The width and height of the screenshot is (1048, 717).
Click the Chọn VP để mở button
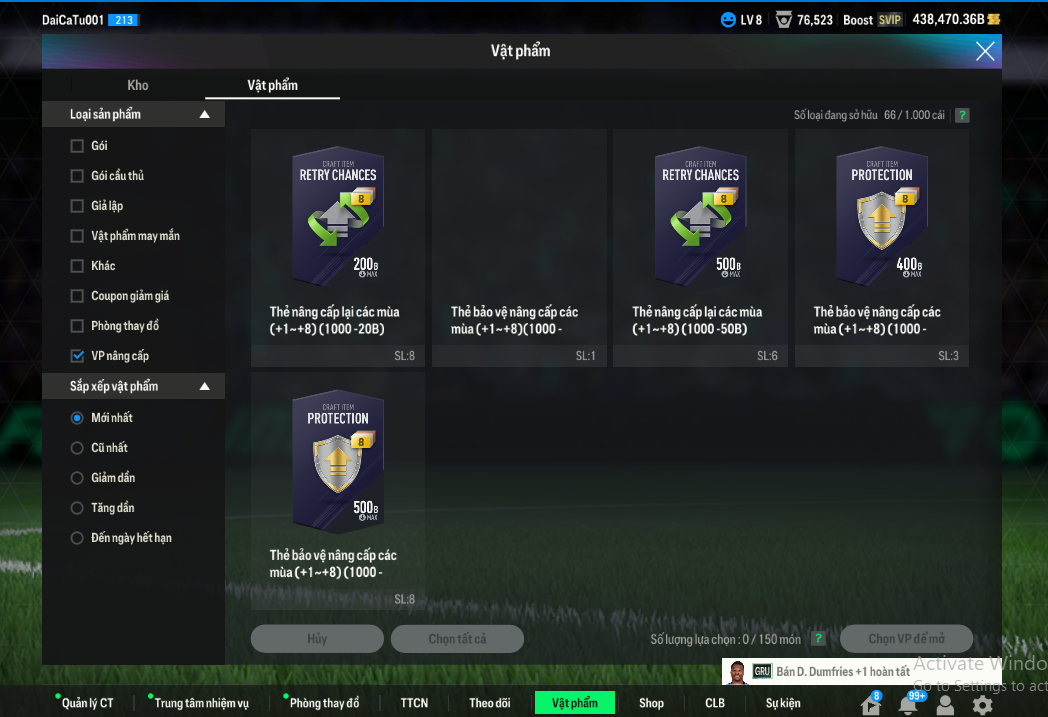pyautogui.click(x=906, y=639)
